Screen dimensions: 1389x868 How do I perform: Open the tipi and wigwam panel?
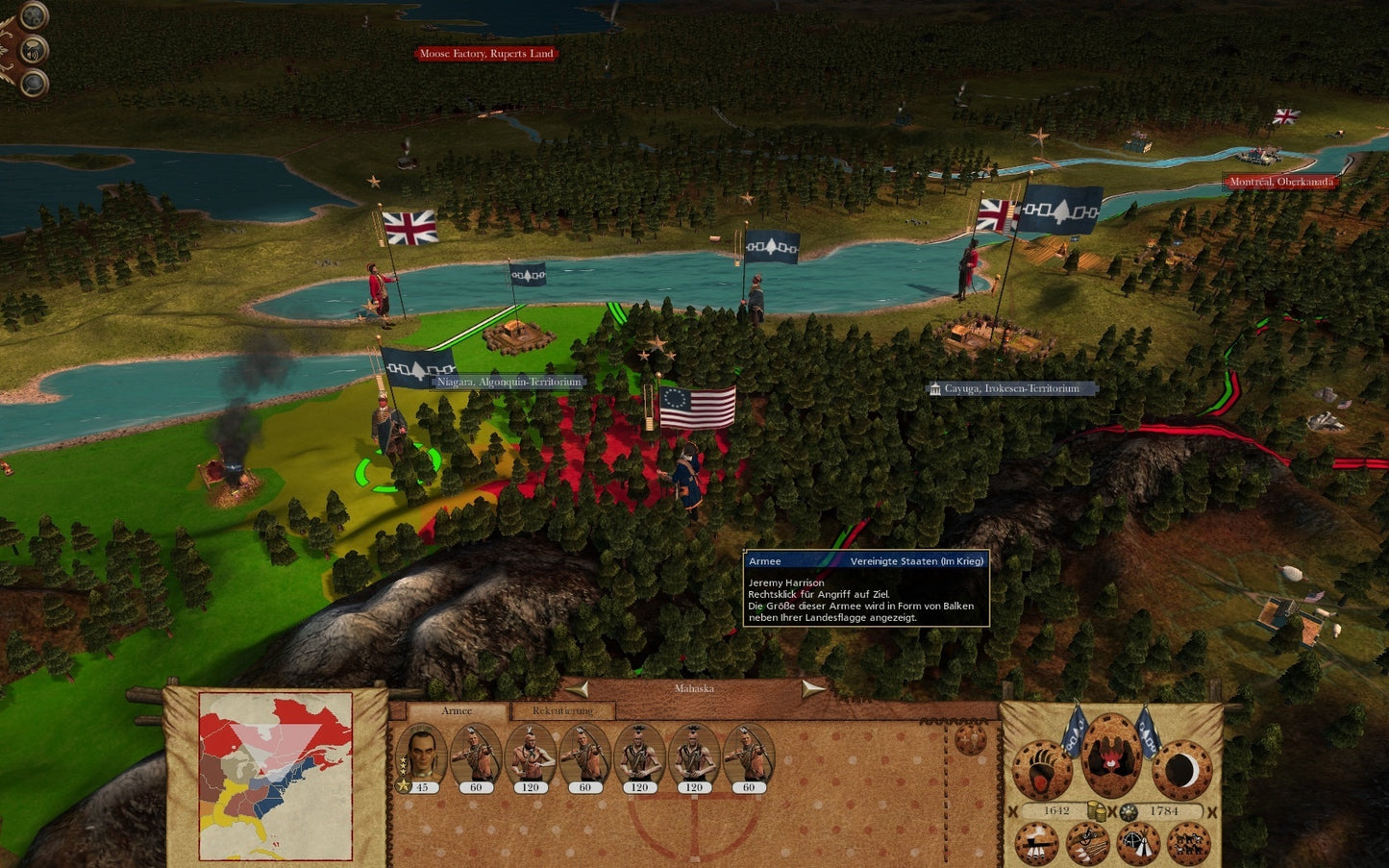click(x=1138, y=845)
